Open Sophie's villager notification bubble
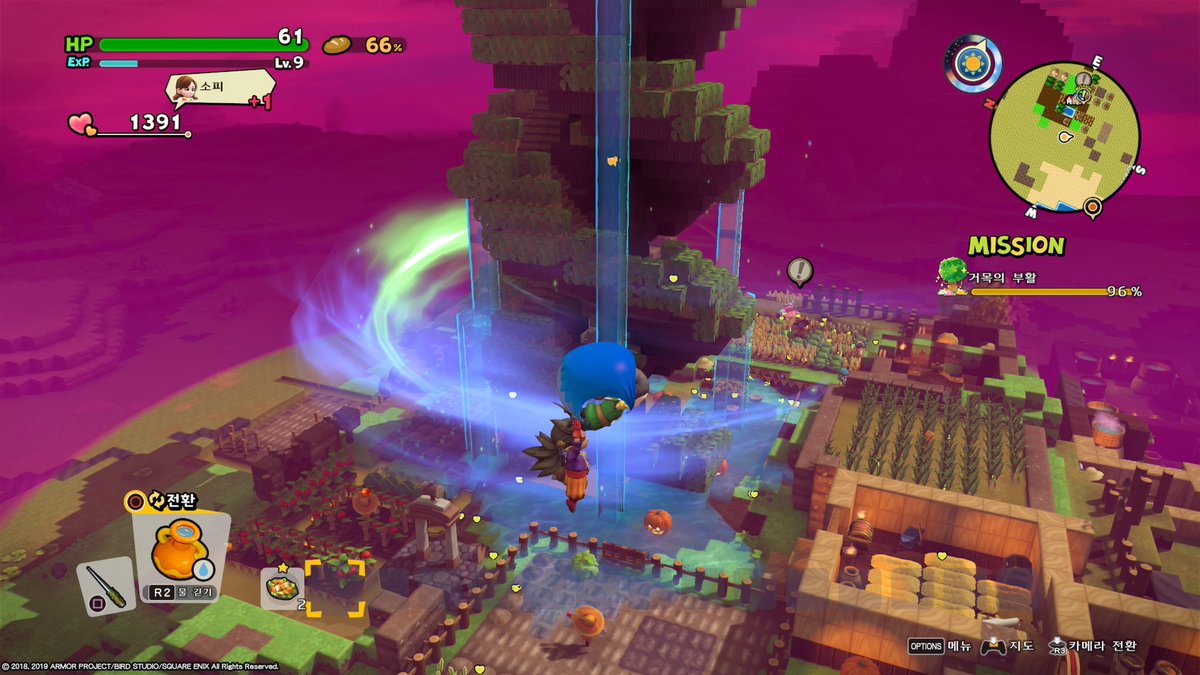 pyautogui.click(x=206, y=90)
